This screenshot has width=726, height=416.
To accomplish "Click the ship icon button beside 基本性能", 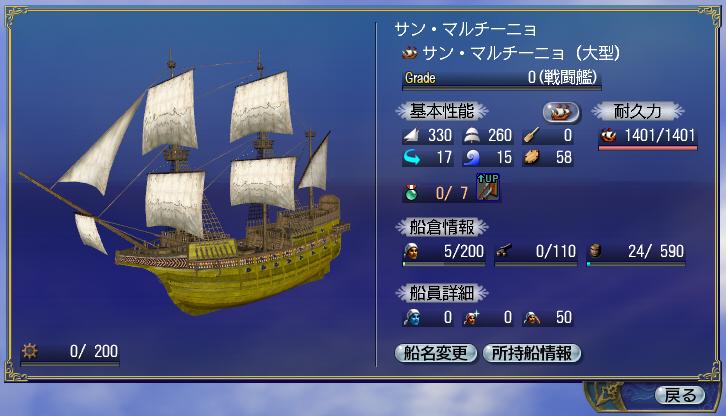I will click(x=562, y=111).
